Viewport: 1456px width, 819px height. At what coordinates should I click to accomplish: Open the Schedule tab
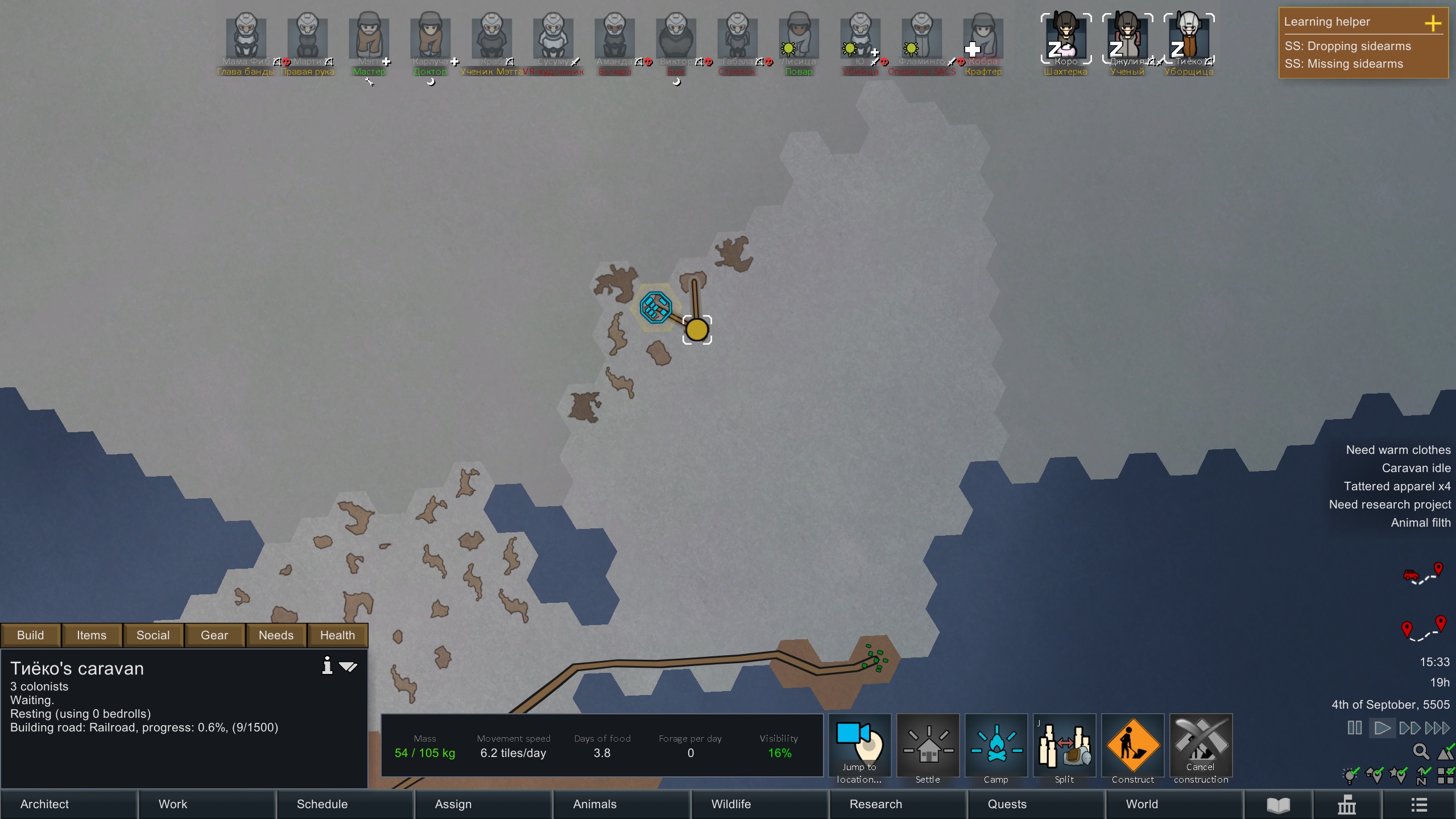pos(345,804)
